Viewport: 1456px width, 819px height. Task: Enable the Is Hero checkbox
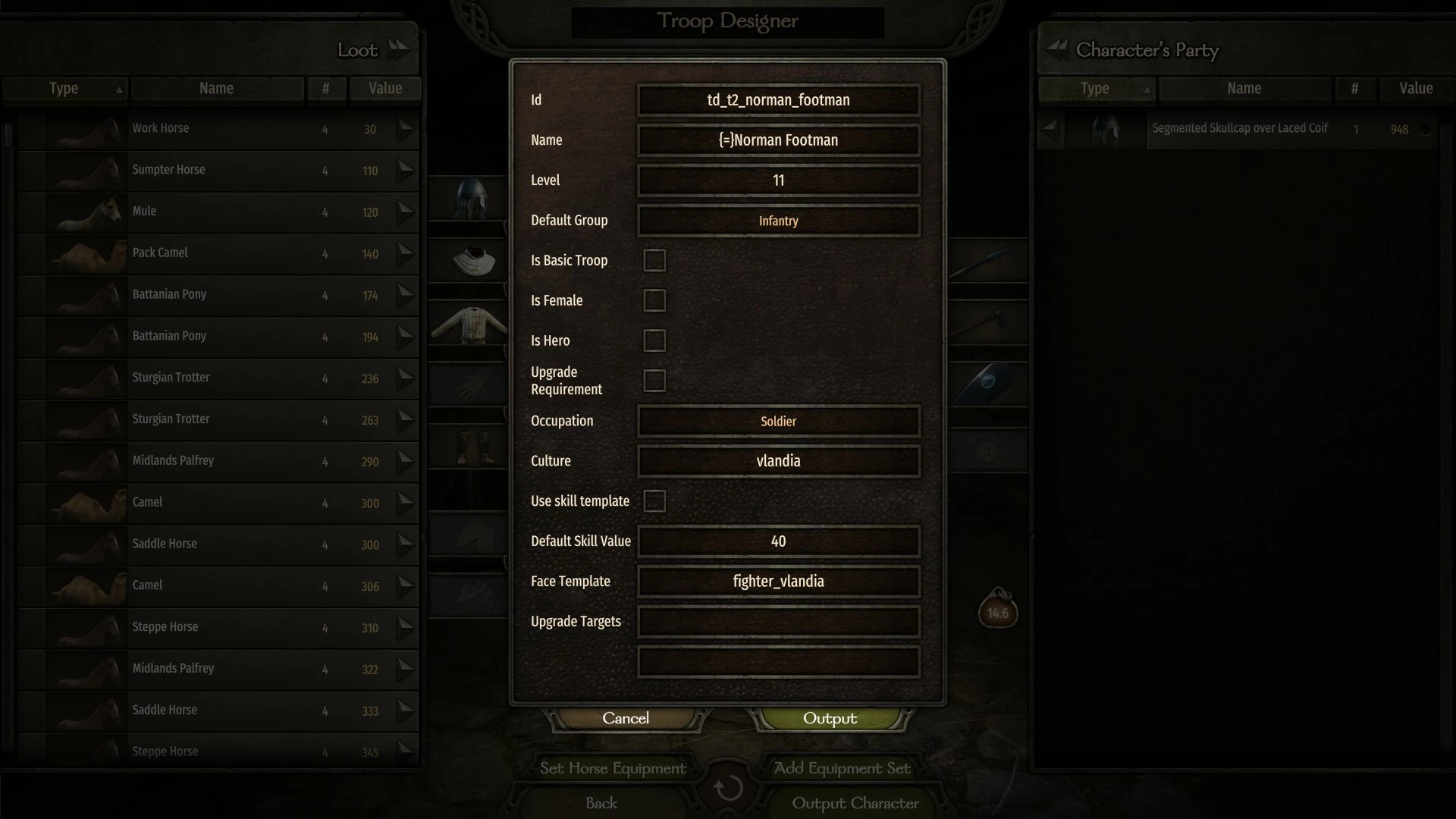tap(654, 341)
